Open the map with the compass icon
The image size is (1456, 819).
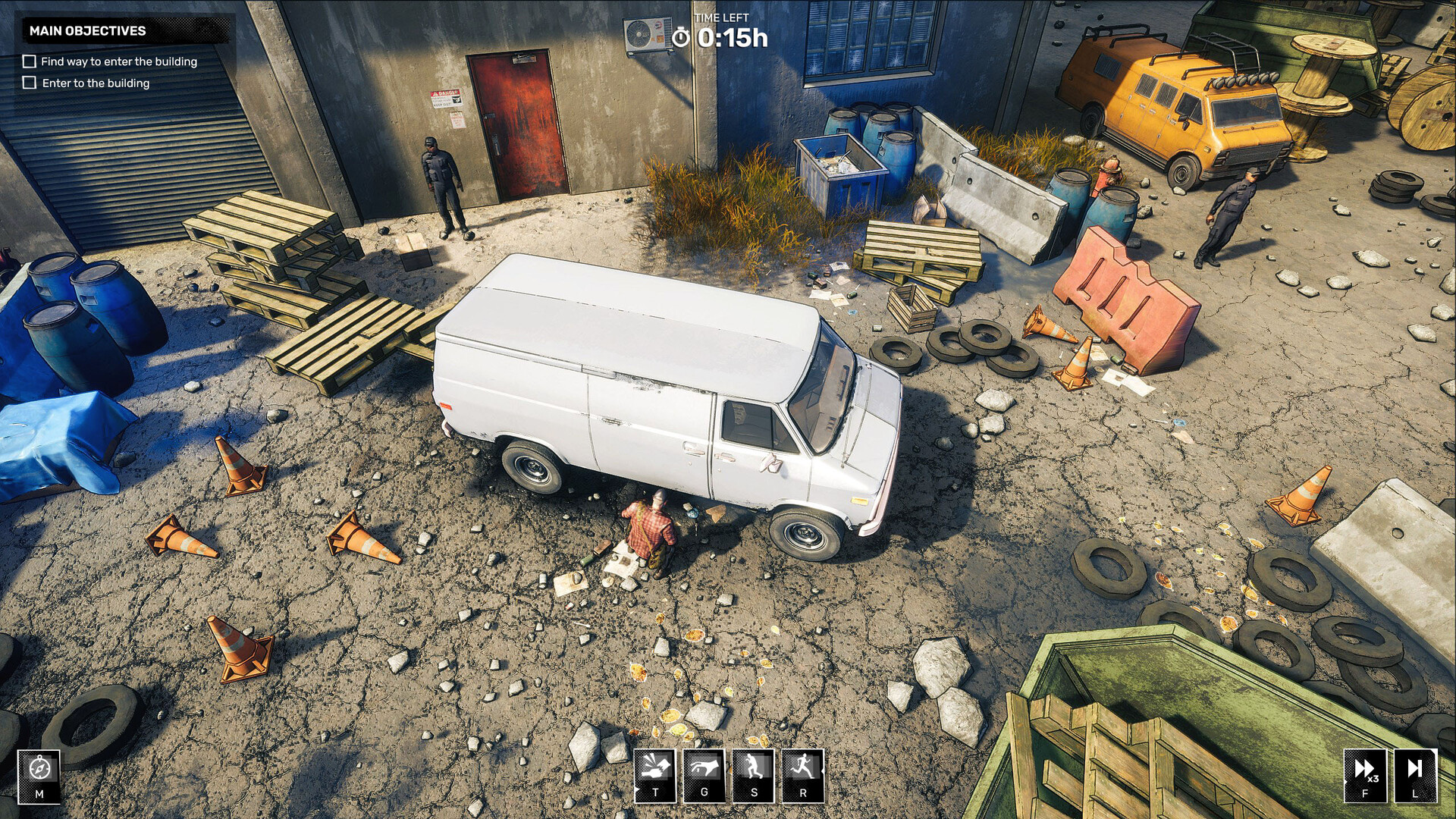click(39, 775)
